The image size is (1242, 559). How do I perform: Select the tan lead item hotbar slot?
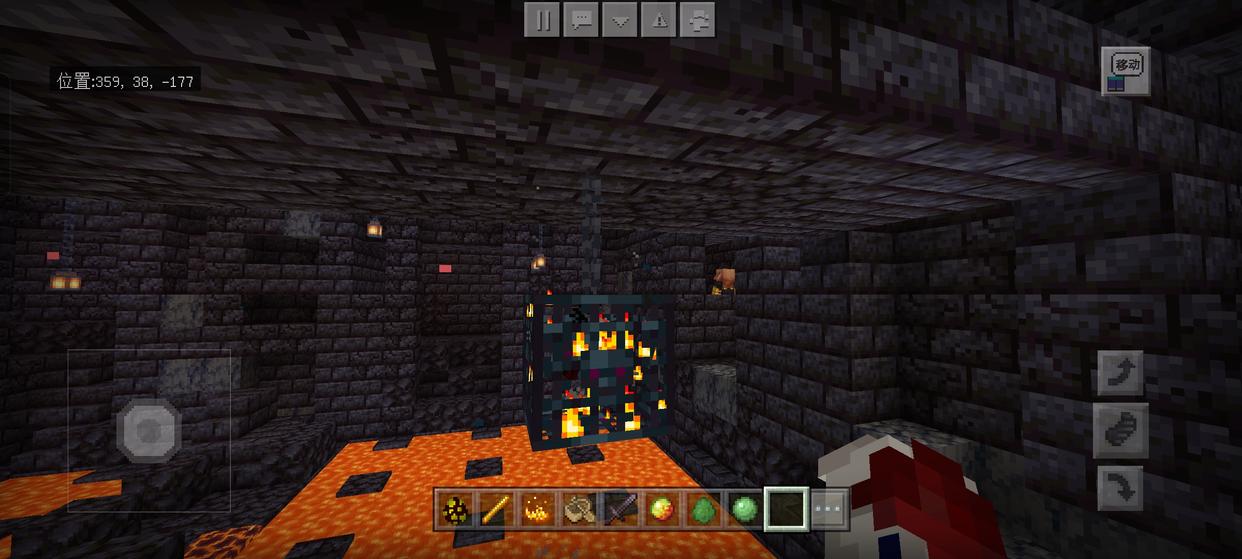(578, 510)
